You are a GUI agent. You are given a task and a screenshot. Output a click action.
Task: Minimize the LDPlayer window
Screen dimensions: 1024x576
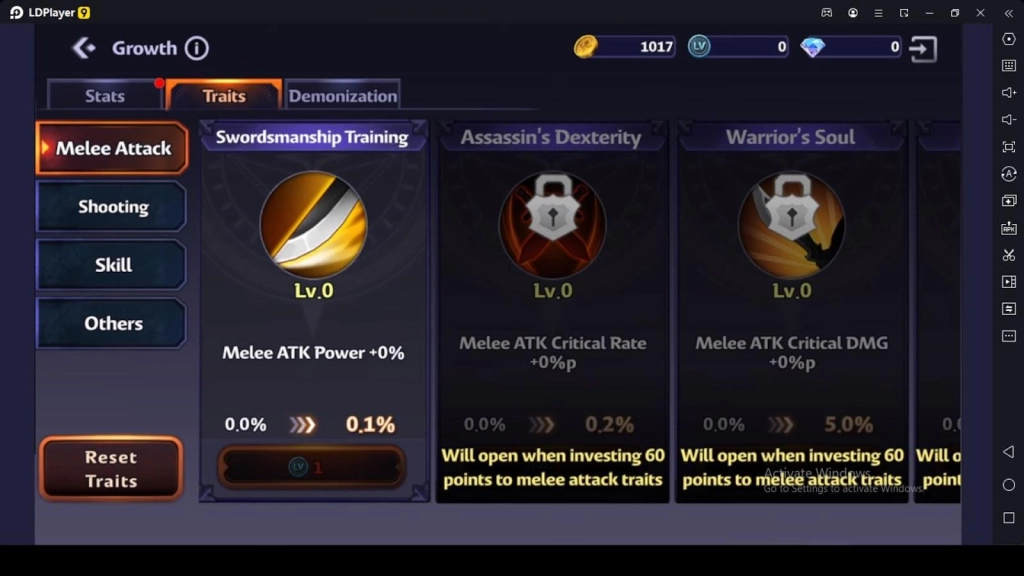[929, 13]
